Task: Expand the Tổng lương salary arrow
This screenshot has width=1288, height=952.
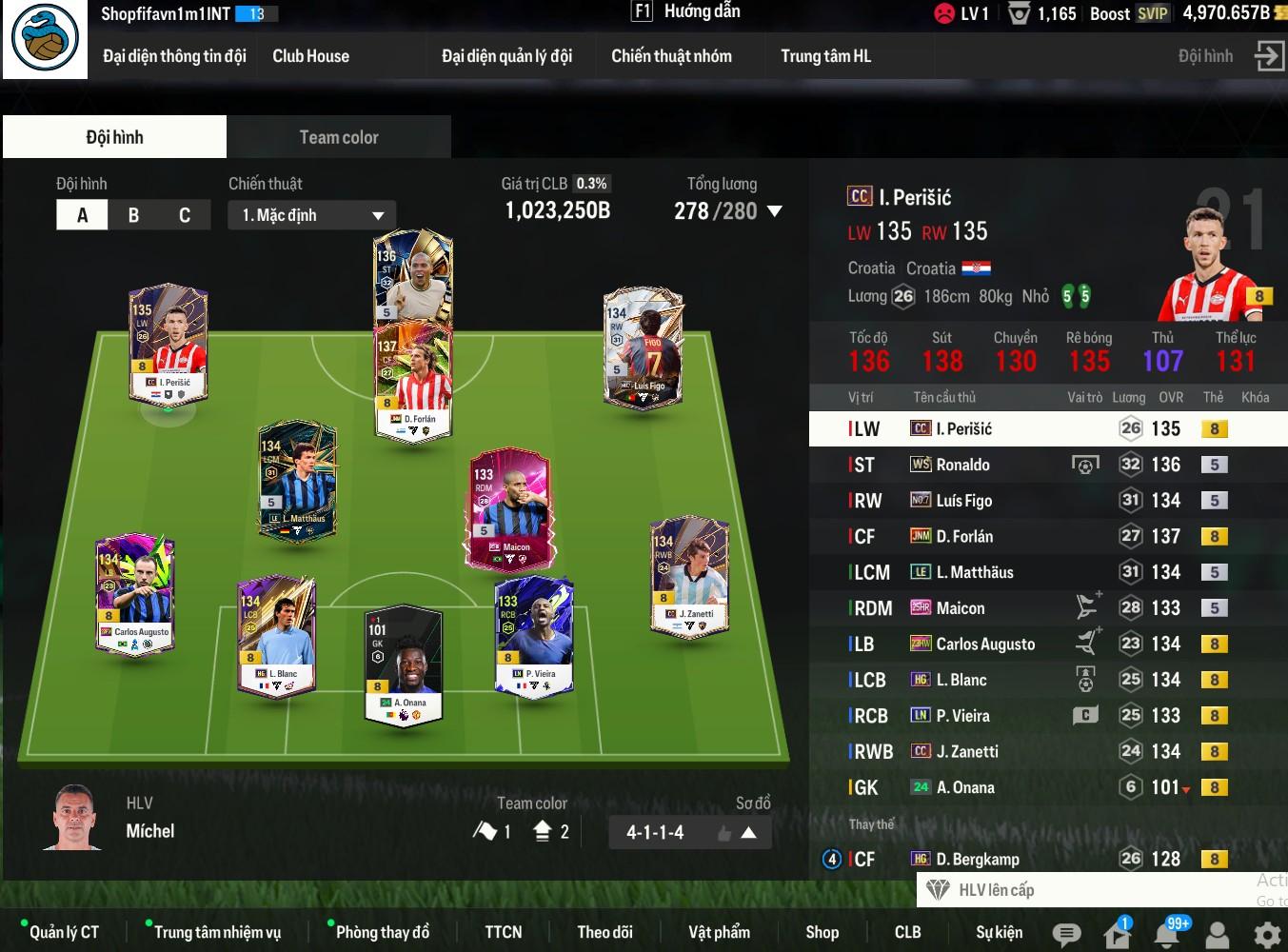Action: (775, 211)
